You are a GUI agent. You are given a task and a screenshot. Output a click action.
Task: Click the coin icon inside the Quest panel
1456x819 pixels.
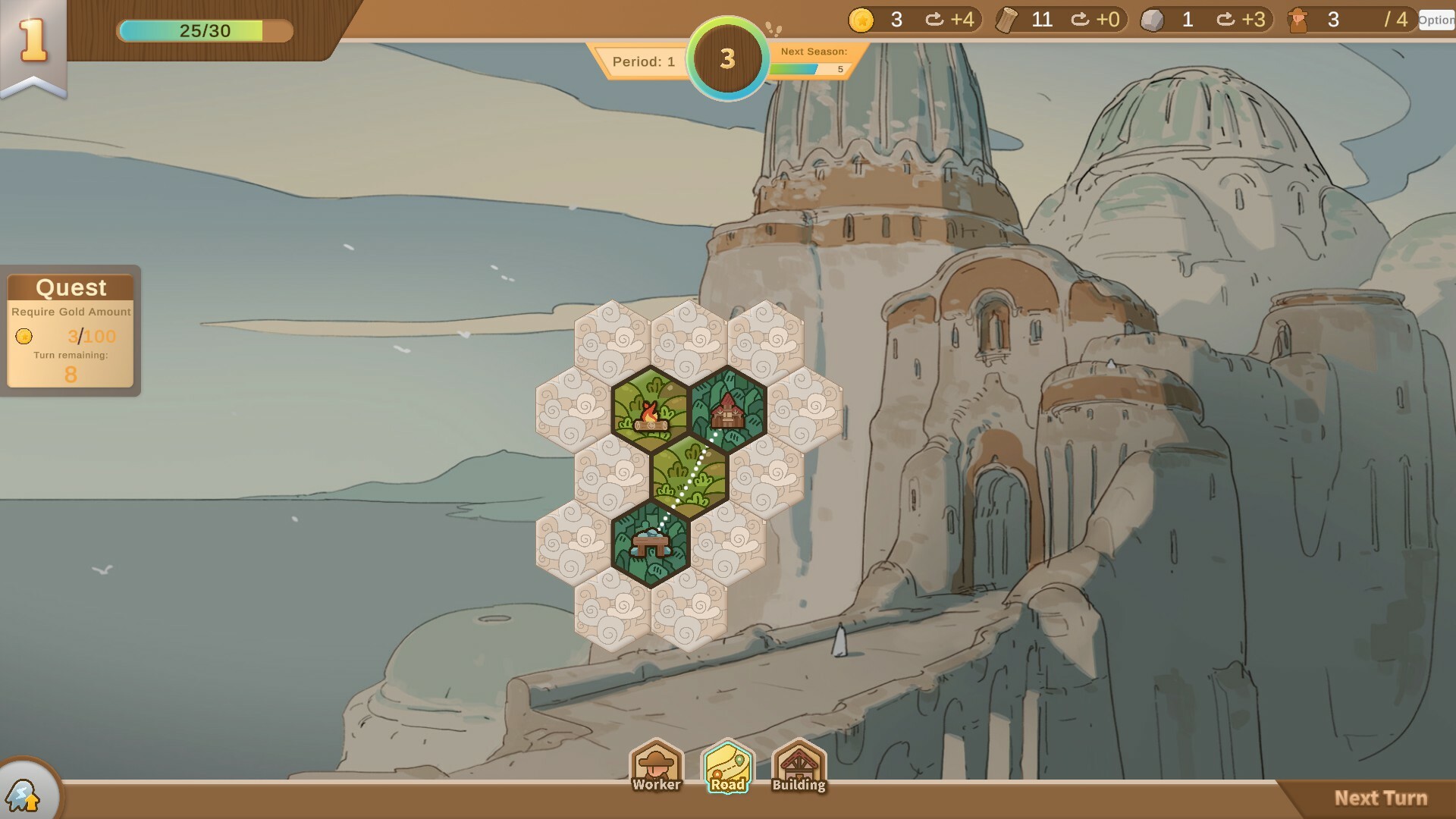(x=24, y=337)
